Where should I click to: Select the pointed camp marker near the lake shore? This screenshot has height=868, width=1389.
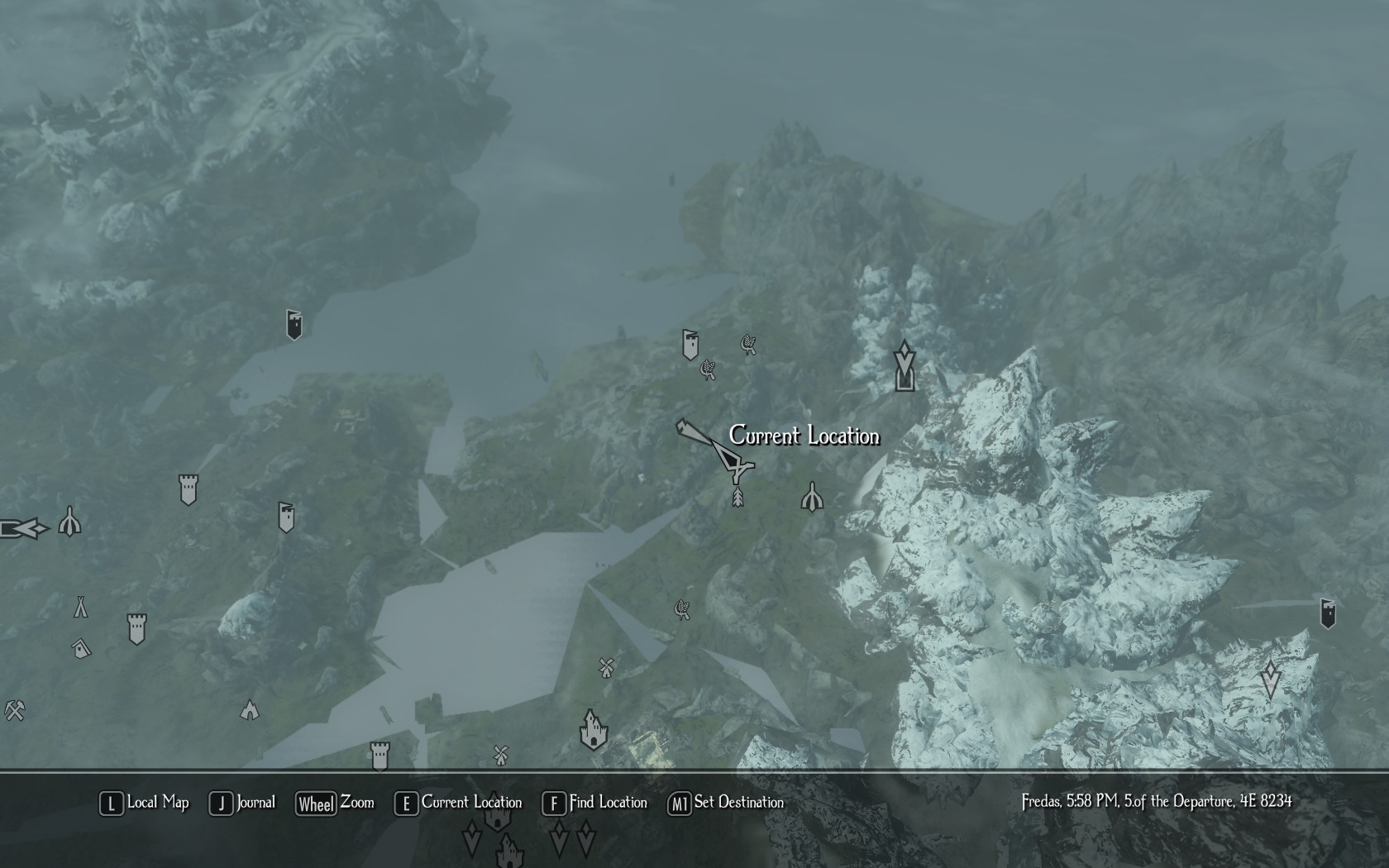coord(249,710)
